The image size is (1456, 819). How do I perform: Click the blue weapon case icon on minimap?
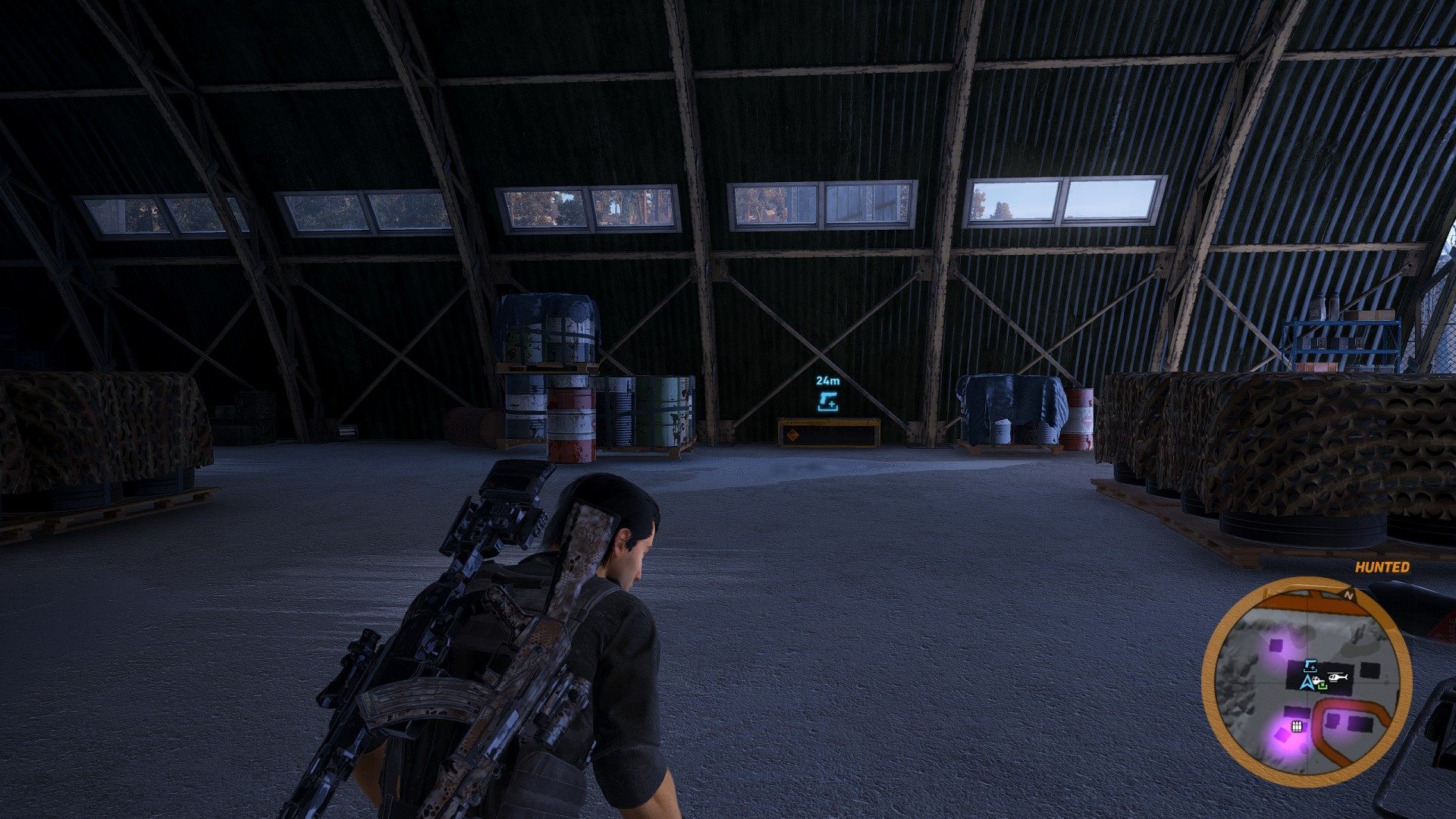pos(1310,667)
